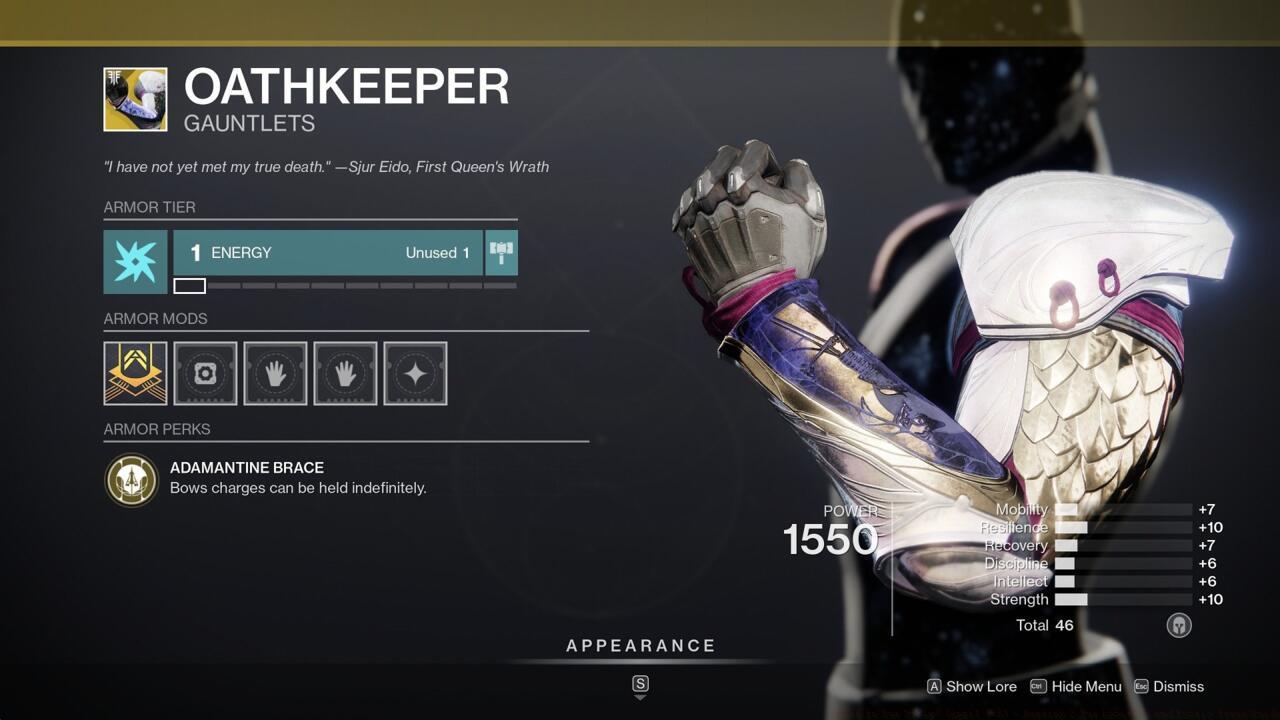Select the first arms armor mod slot
The image size is (1280, 720).
tap(275, 373)
